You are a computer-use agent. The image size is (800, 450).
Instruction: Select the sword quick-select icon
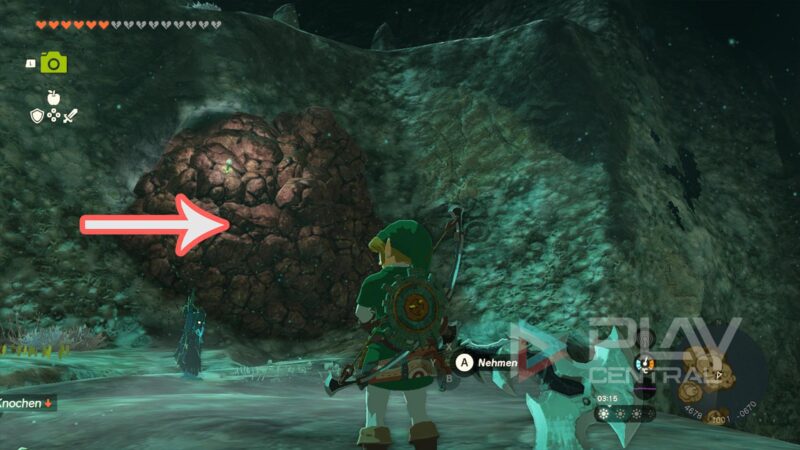70,116
